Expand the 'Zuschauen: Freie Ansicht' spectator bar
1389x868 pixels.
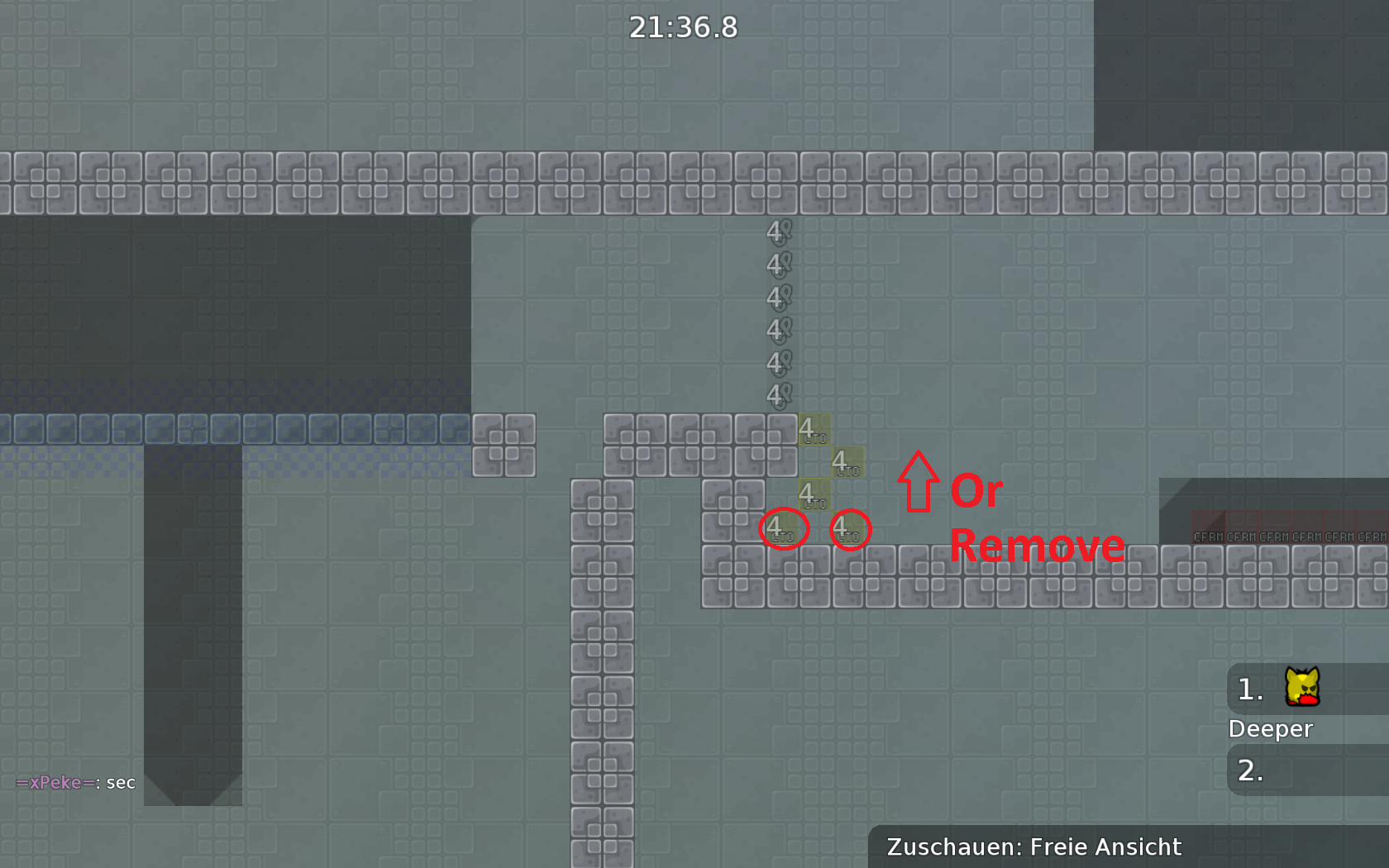1033,846
